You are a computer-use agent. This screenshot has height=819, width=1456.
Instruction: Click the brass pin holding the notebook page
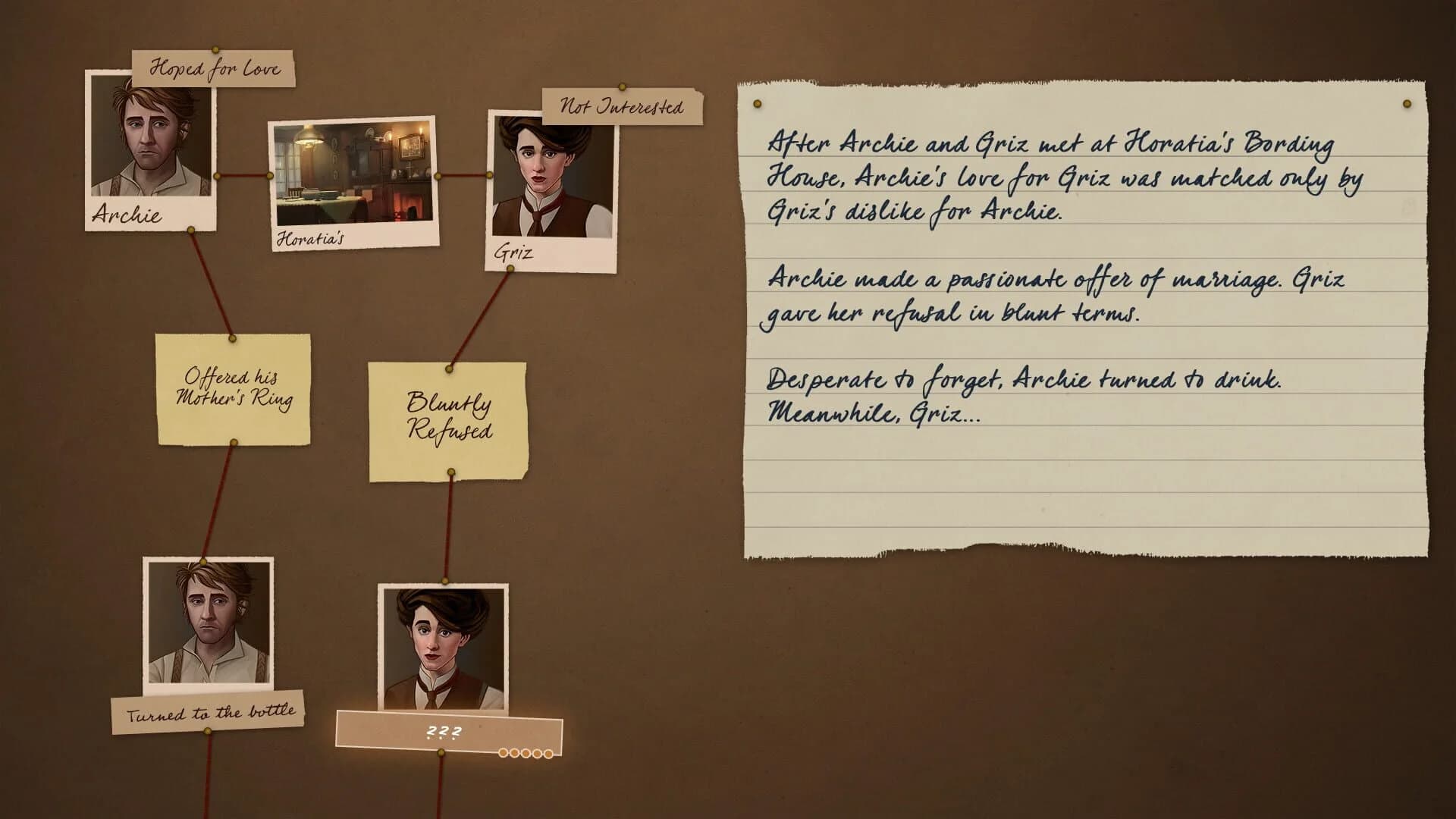pos(755,101)
